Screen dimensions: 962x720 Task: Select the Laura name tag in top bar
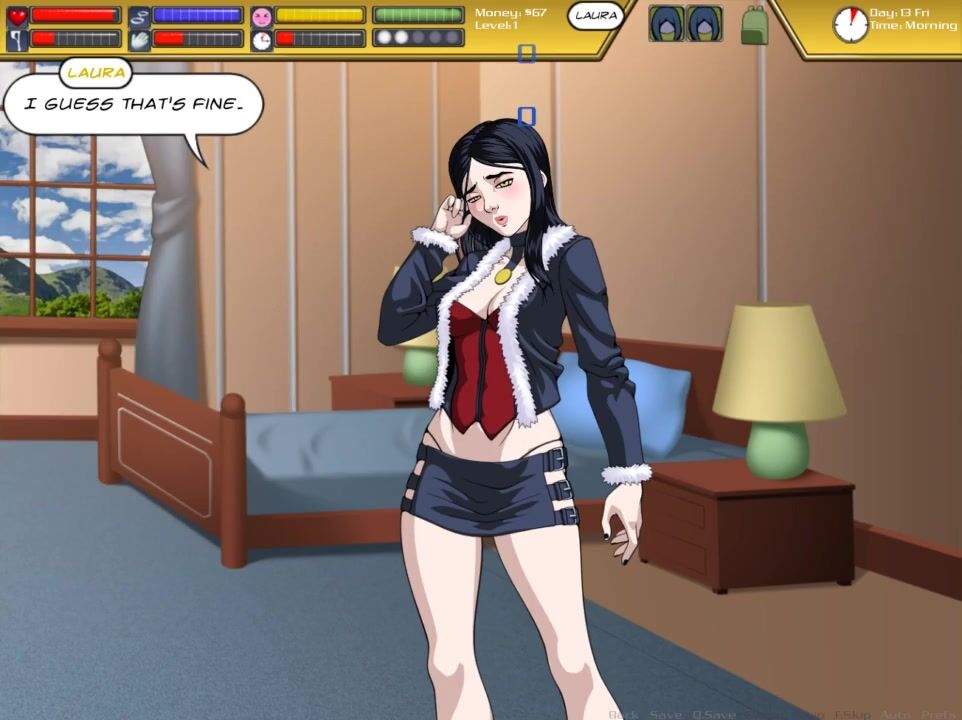coord(596,16)
